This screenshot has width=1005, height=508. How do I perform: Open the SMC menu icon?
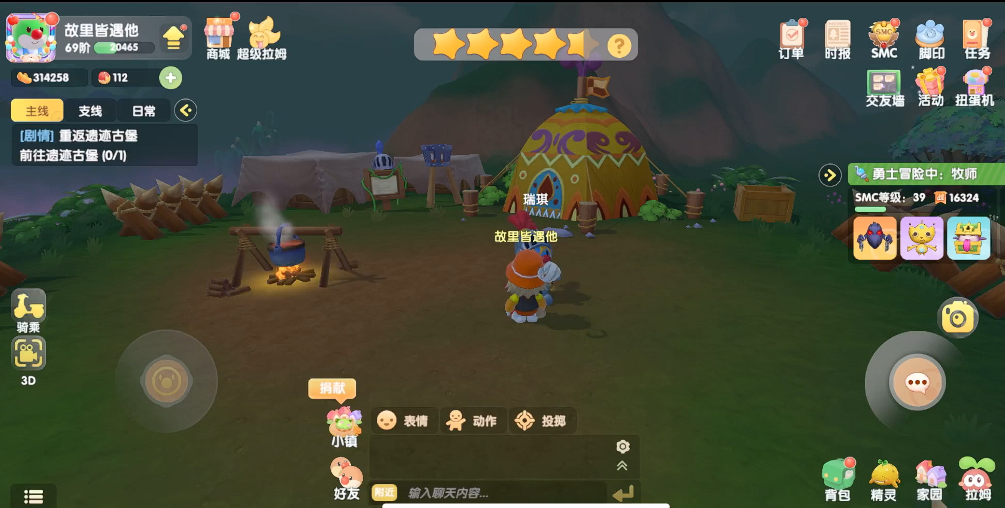click(884, 37)
